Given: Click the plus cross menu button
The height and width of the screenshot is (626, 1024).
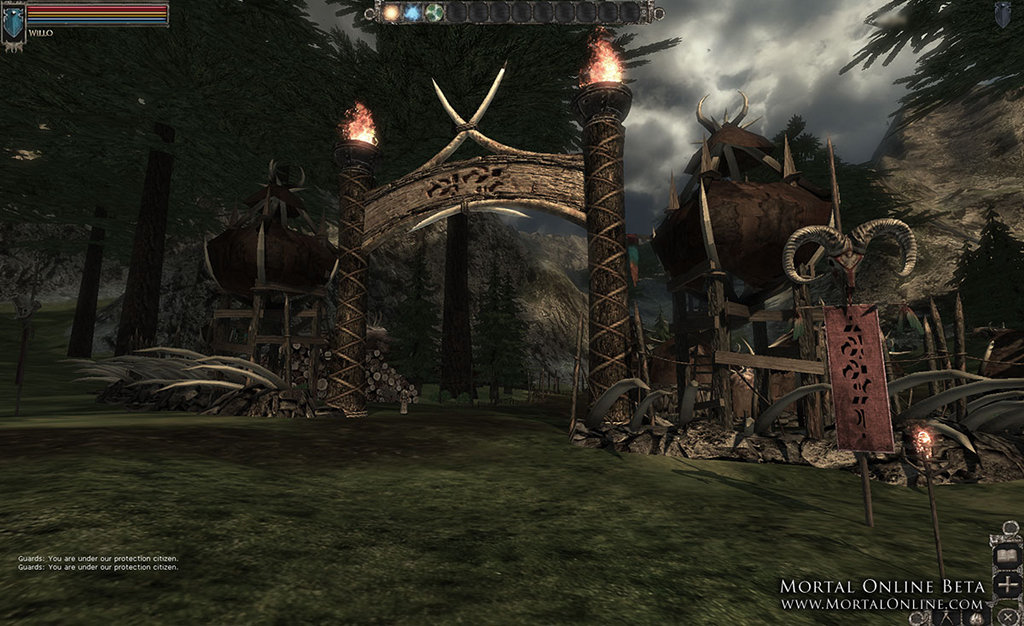Looking at the screenshot, I should [1007, 585].
